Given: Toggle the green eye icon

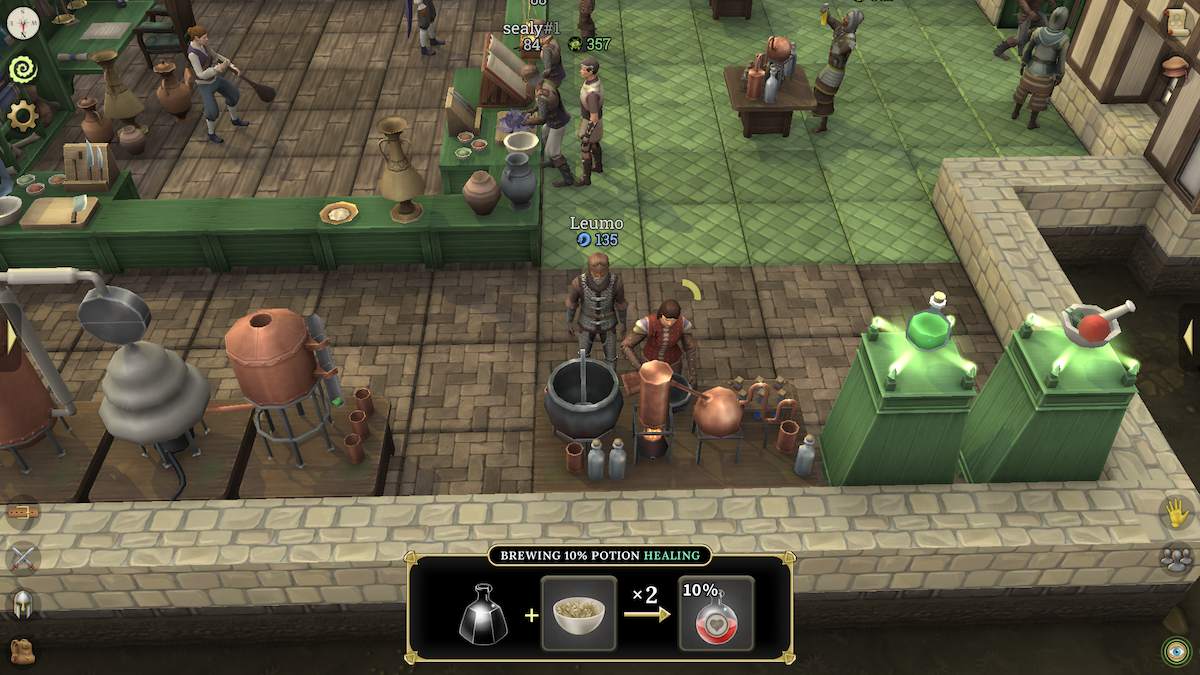Looking at the screenshot, I should pyautogui.click(x=1178, y=651).
